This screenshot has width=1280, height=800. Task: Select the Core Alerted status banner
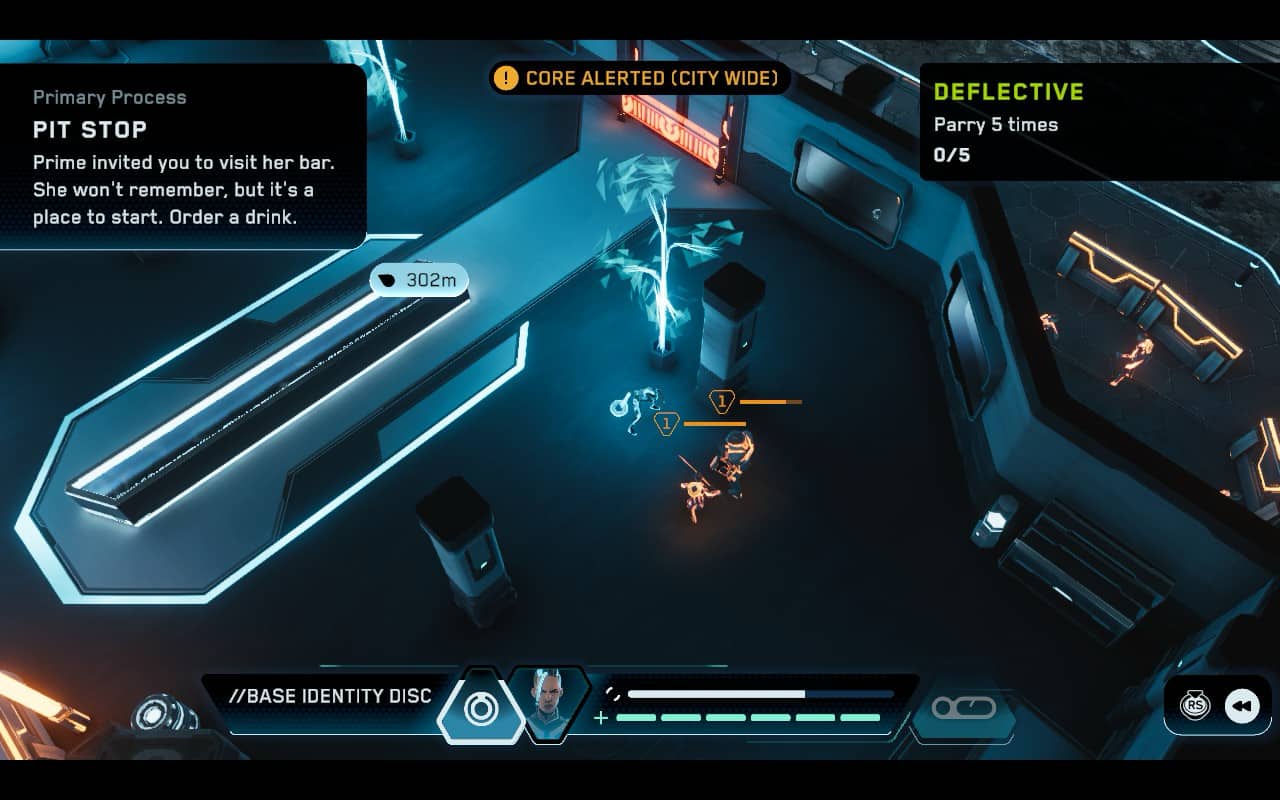[x=640, y=78]
